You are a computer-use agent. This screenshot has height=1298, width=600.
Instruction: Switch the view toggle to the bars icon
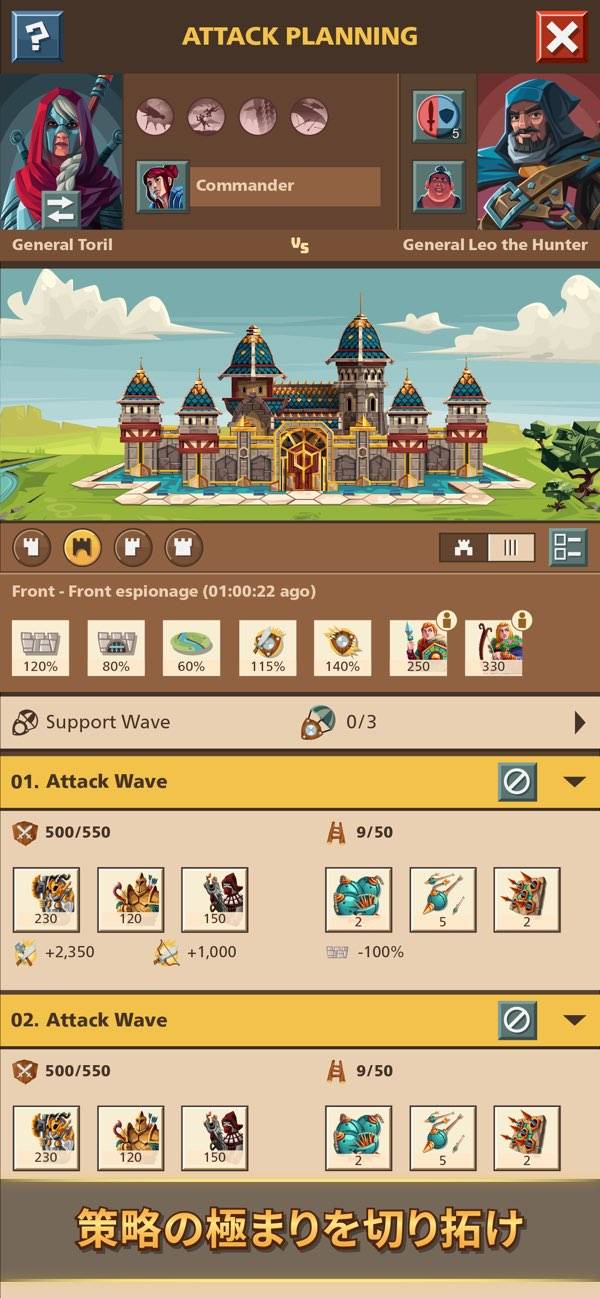(511, 547)
